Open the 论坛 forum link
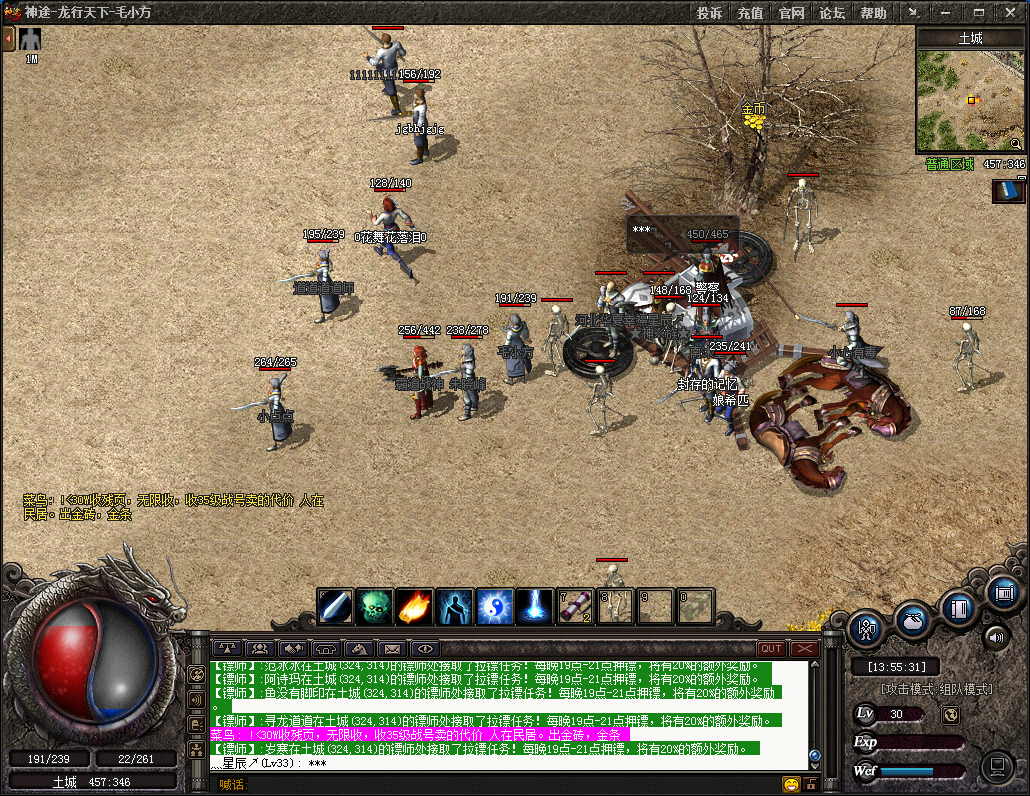Image resolution: width=1030 pixels, height=796 pixels. coord(833,13)
